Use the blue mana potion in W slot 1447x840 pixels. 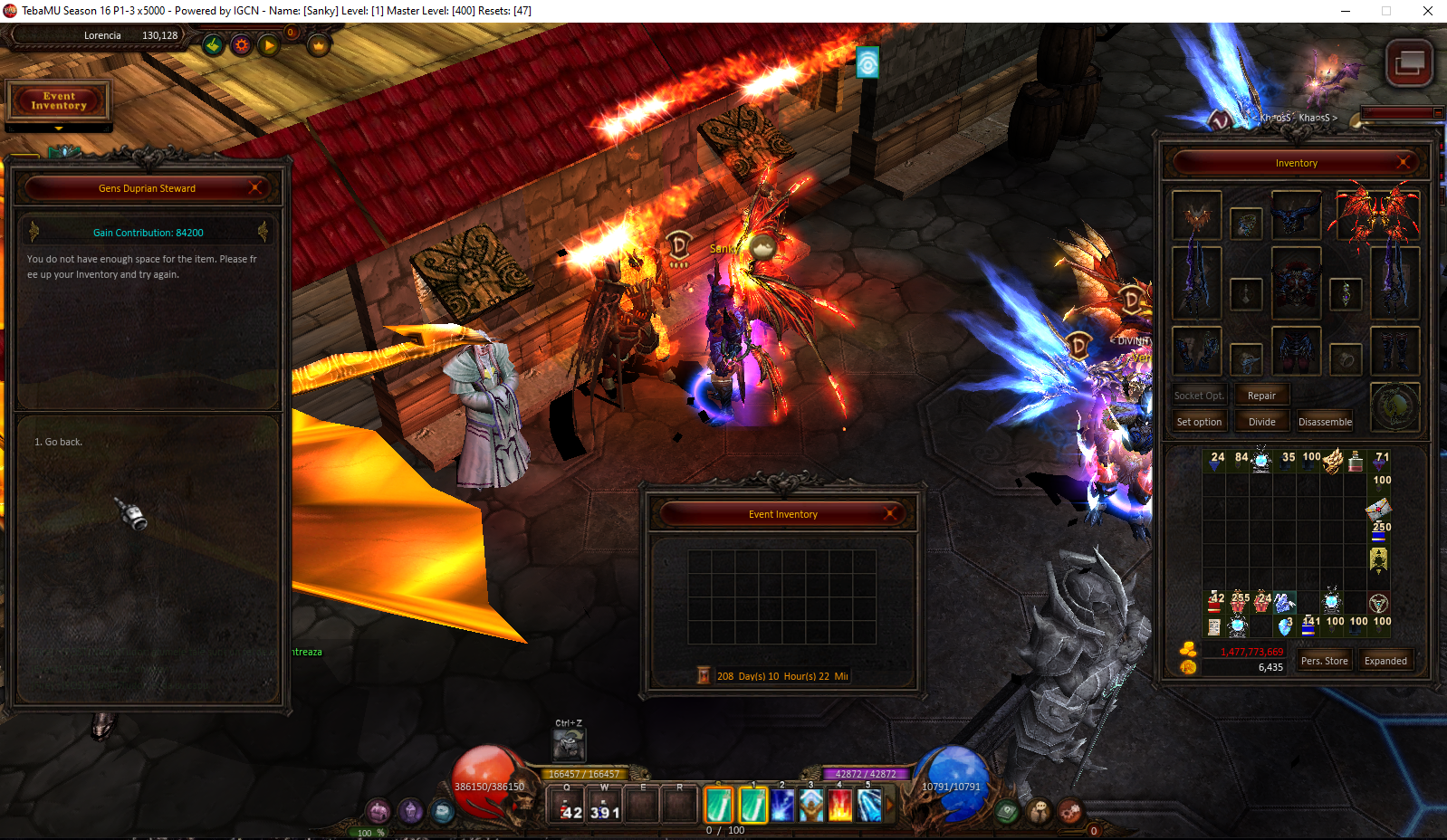pos(605,805)
